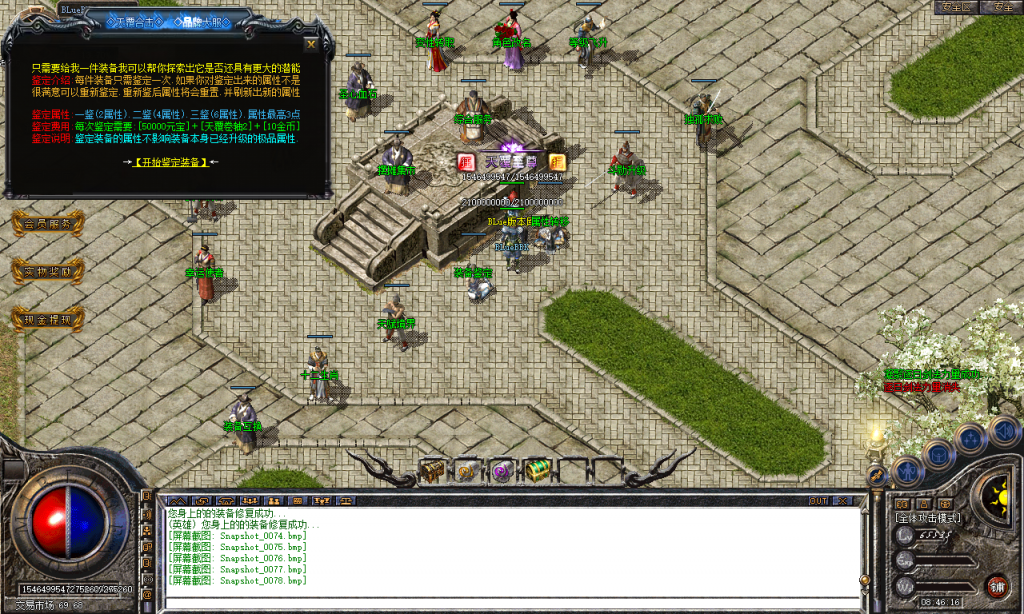1024x614 pixels.
Task: Close the appraisal dialog with the X button
Action: pyautogui.click(x=311, y=44)
